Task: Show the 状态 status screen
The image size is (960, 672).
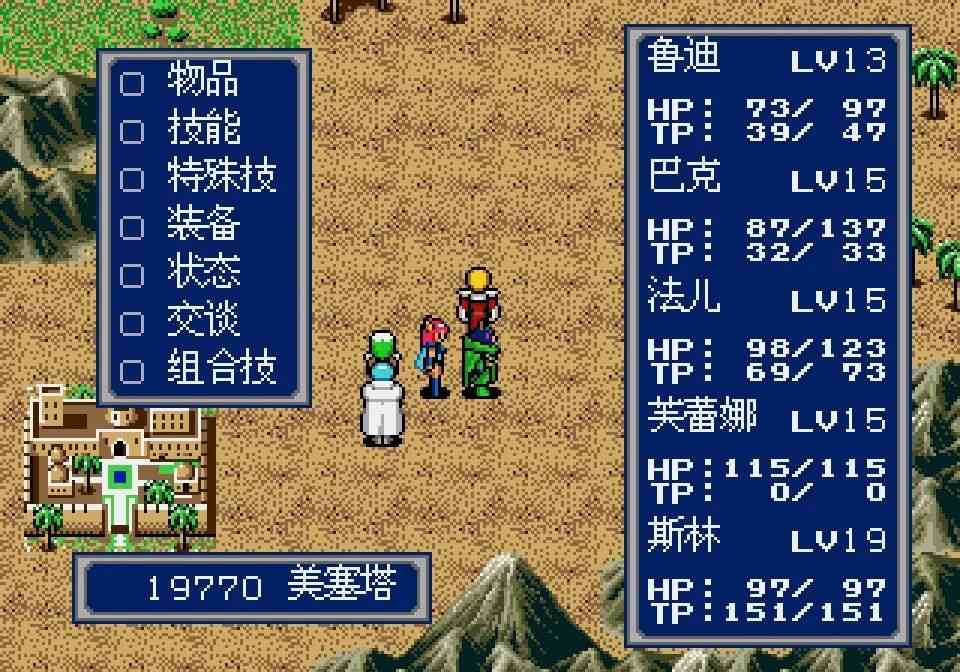Action: click(202, 274)
